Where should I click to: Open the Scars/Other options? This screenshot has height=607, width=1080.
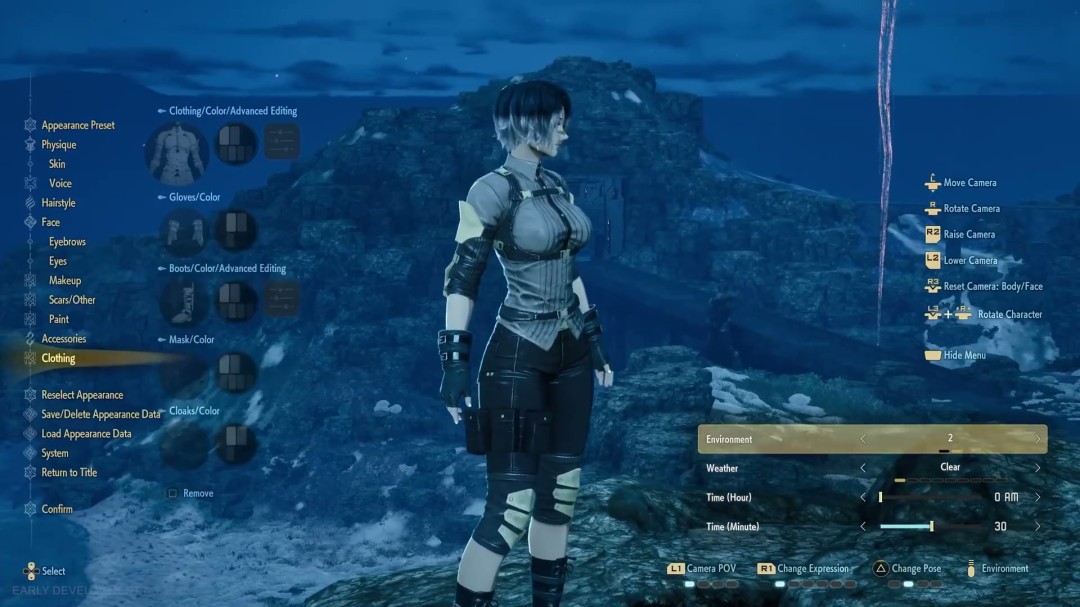click(72, 300)
